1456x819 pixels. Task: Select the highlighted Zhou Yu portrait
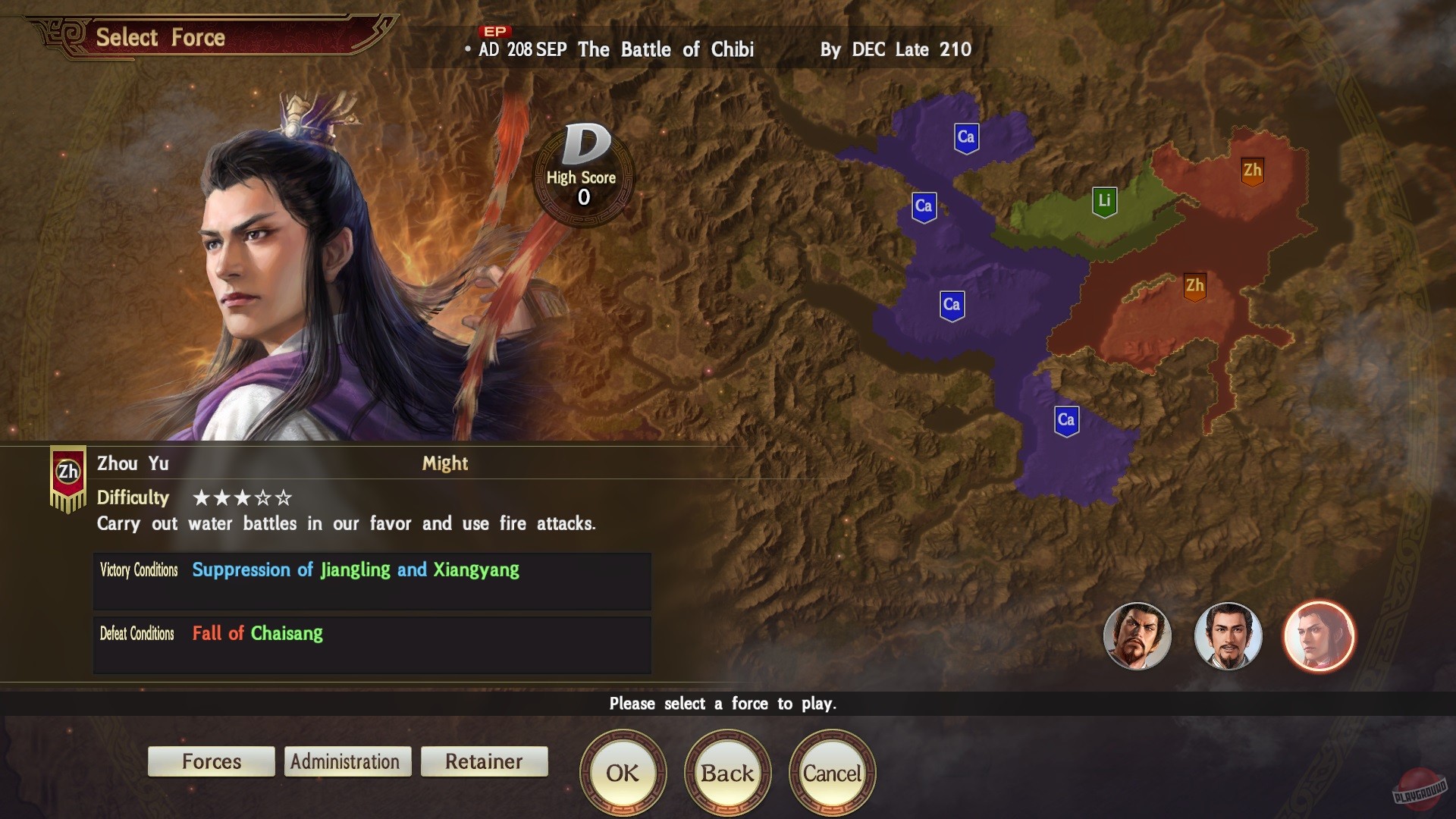click(x=1319, y=637)
